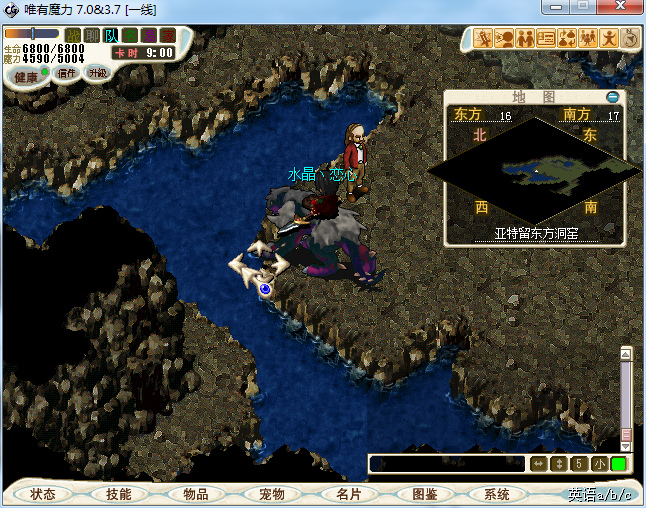Open the 信件 mail button
646x508 pixels.
(67, 73)
